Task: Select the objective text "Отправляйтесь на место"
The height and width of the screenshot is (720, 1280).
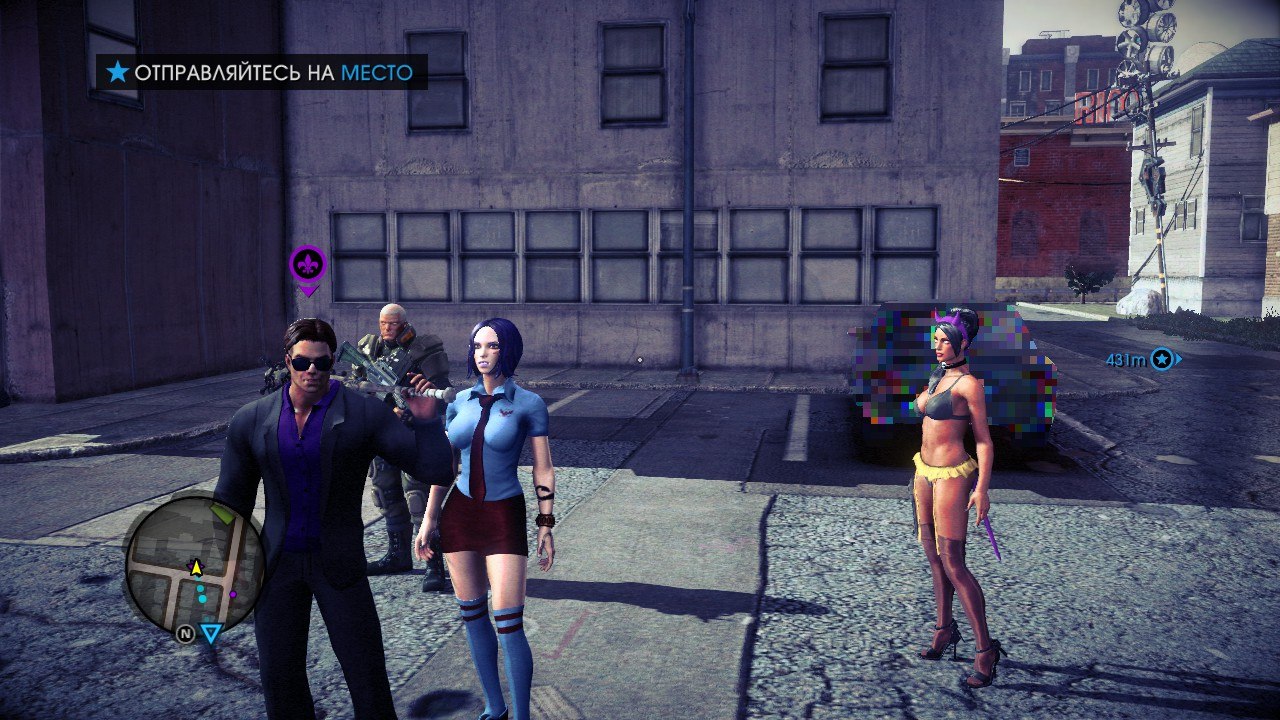Action: coord(273,72)
